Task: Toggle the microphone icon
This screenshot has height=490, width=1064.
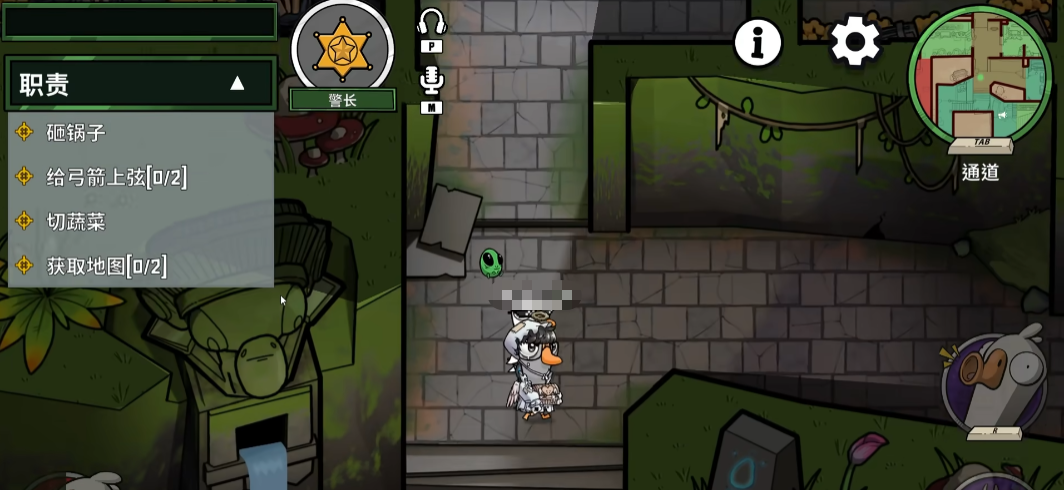Action: point(431,80)
